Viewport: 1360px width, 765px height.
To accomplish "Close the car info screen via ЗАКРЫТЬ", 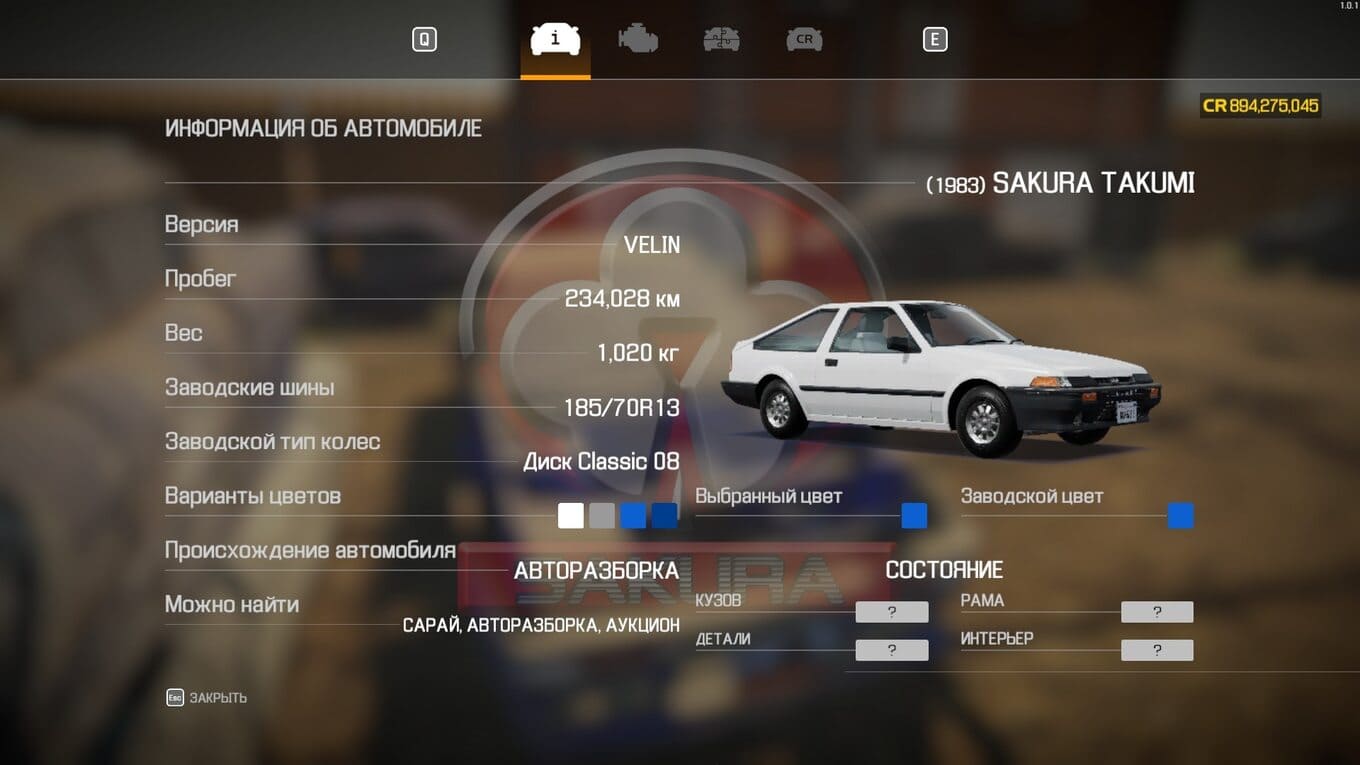I will coord(207,698).
